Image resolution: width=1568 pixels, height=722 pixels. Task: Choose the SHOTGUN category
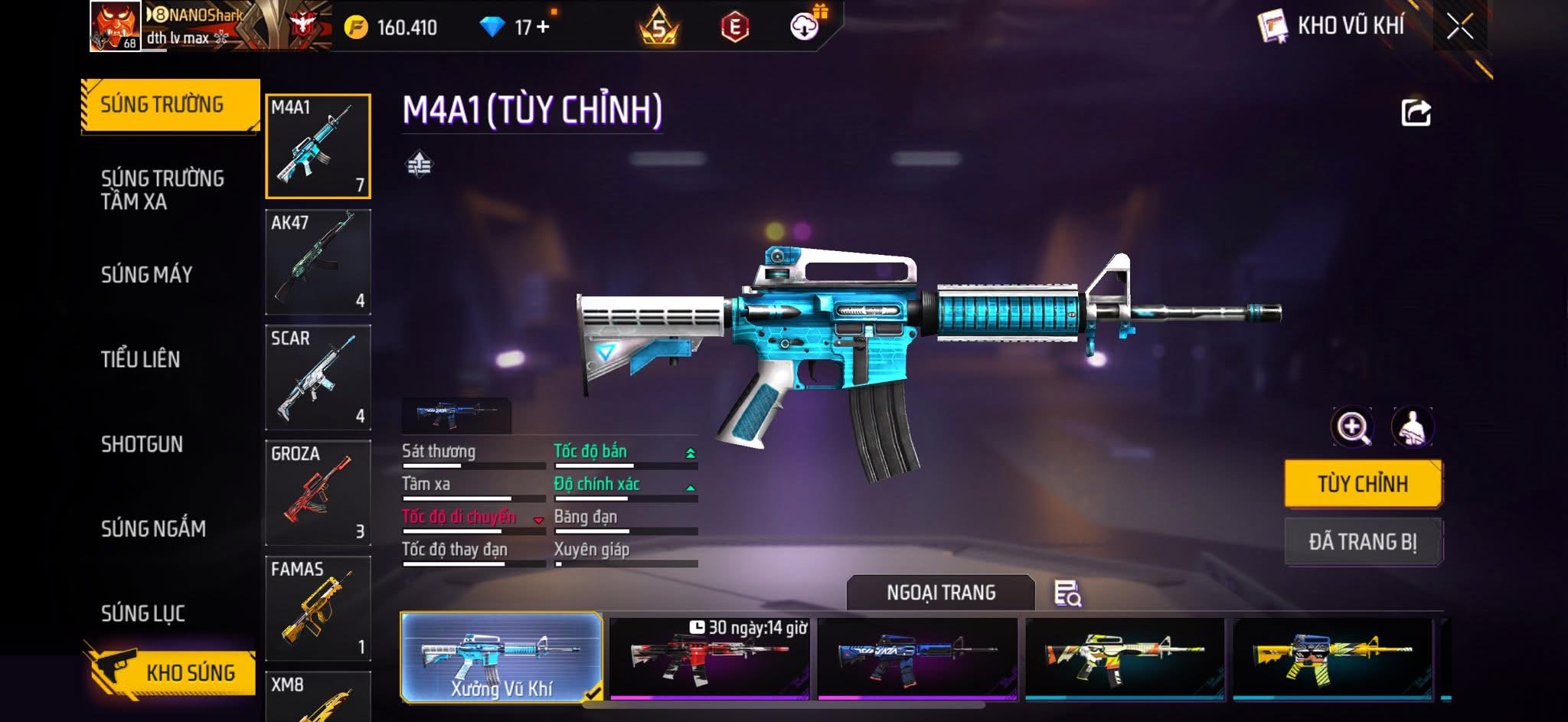click(142, 444)
